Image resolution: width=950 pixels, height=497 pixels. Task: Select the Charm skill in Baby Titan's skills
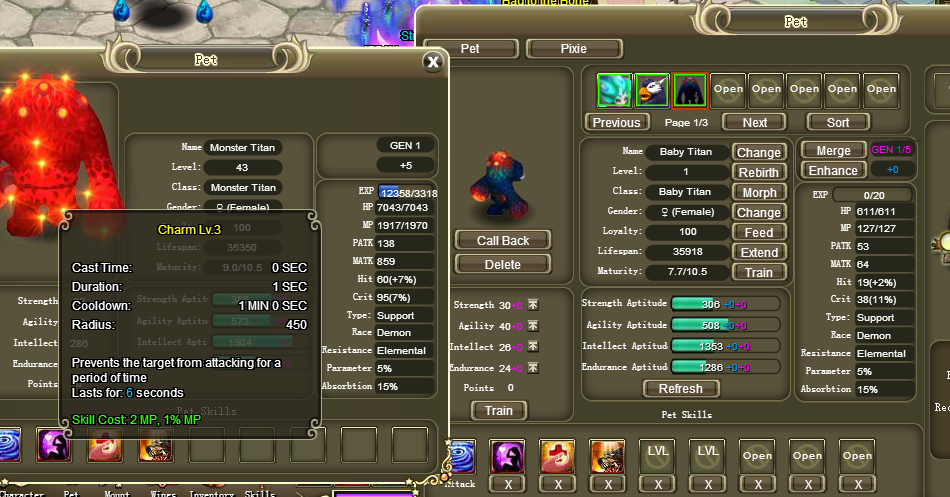click(x=508, y=457)
